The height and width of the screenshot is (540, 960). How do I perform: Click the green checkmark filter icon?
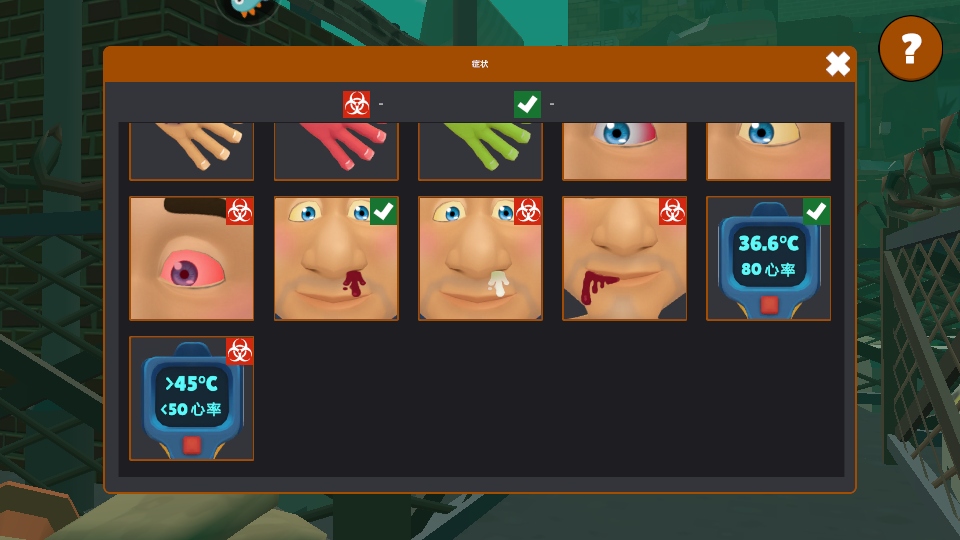(527, 104)
